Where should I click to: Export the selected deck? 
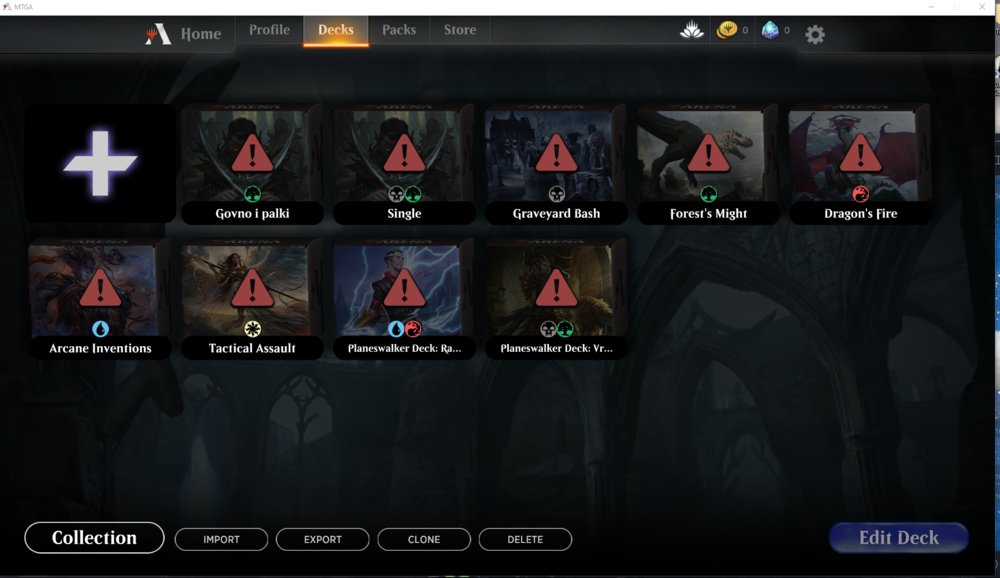click(323, 539)
